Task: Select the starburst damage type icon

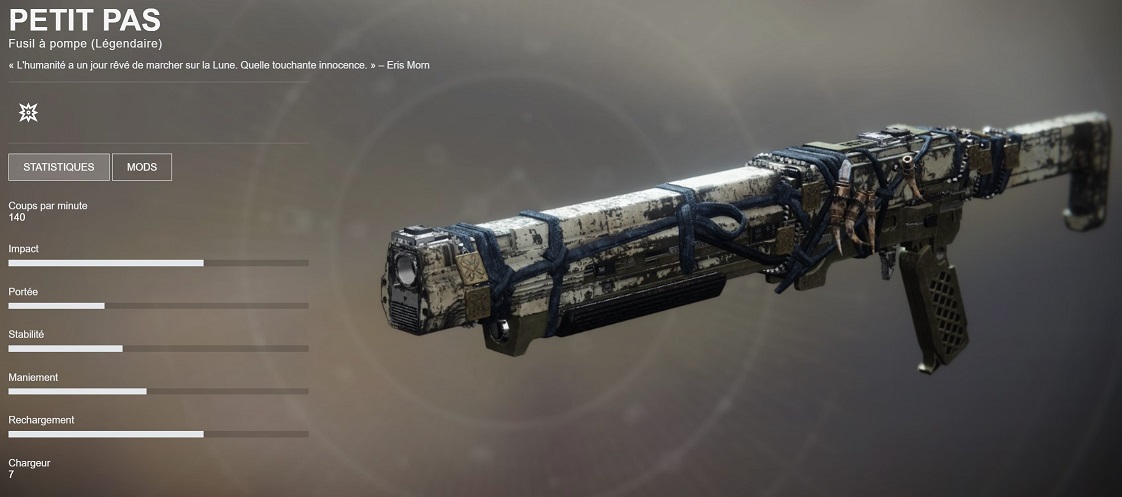Action: coord(28,113)
